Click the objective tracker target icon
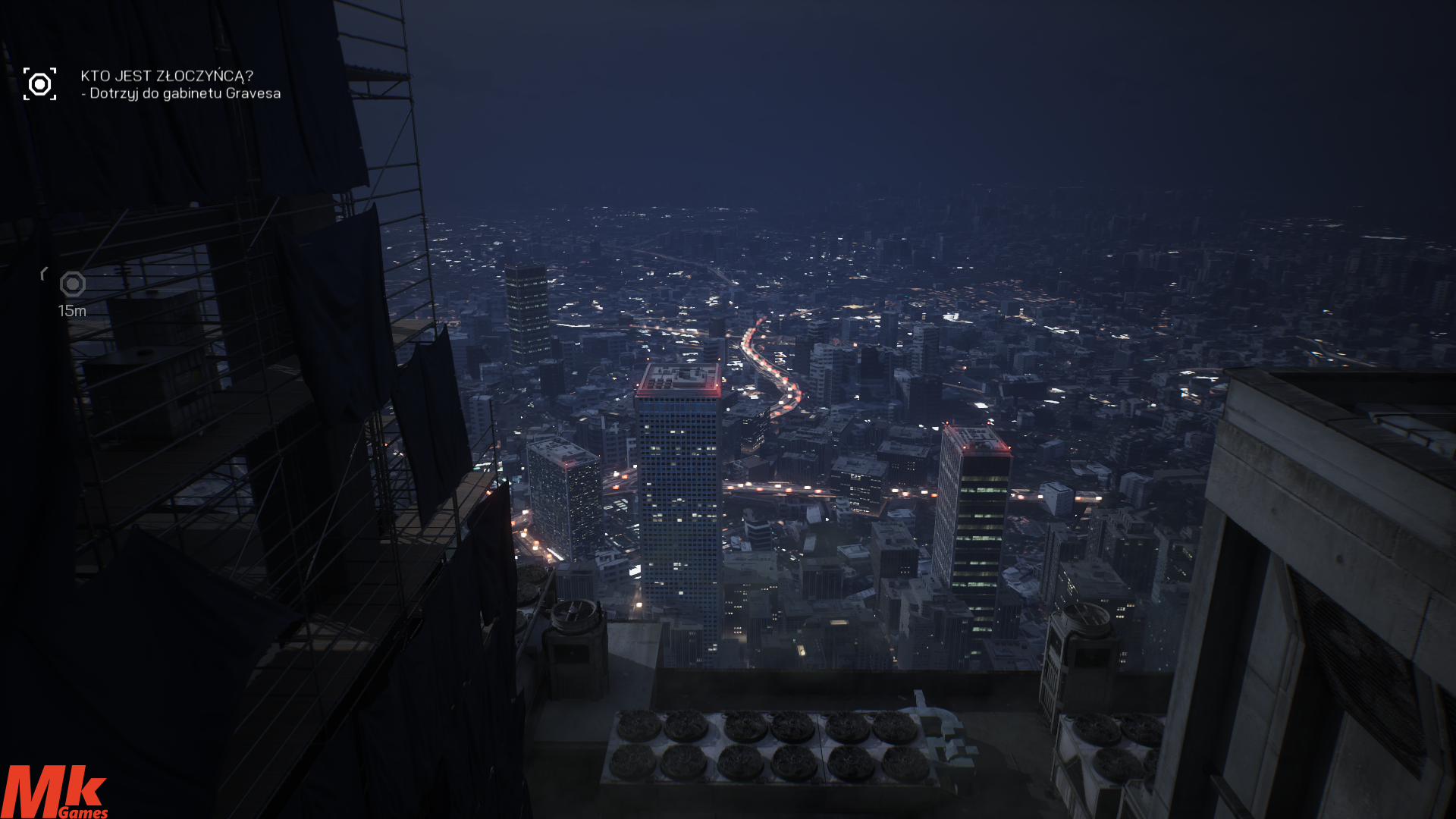The image size is (1456, 819). point(39,84)
